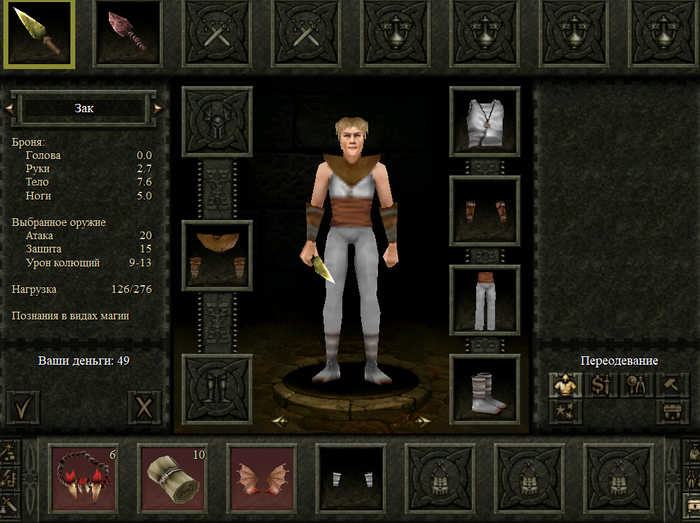Pick the rolled cloth inventory item
The image size is (700, 523).
(x=172, y=472)
